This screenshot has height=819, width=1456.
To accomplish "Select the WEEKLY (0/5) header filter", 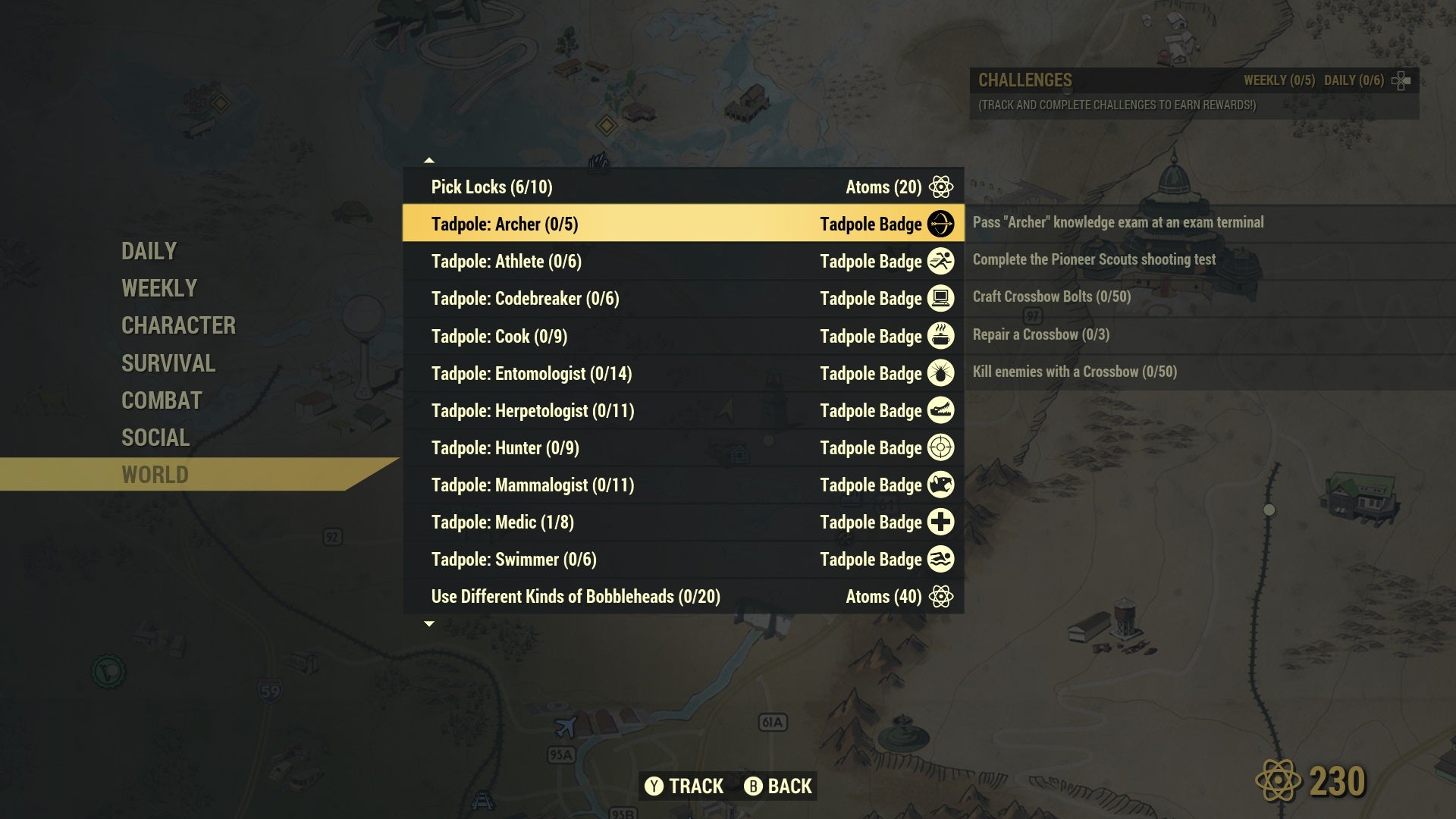I will (1279, 79).
